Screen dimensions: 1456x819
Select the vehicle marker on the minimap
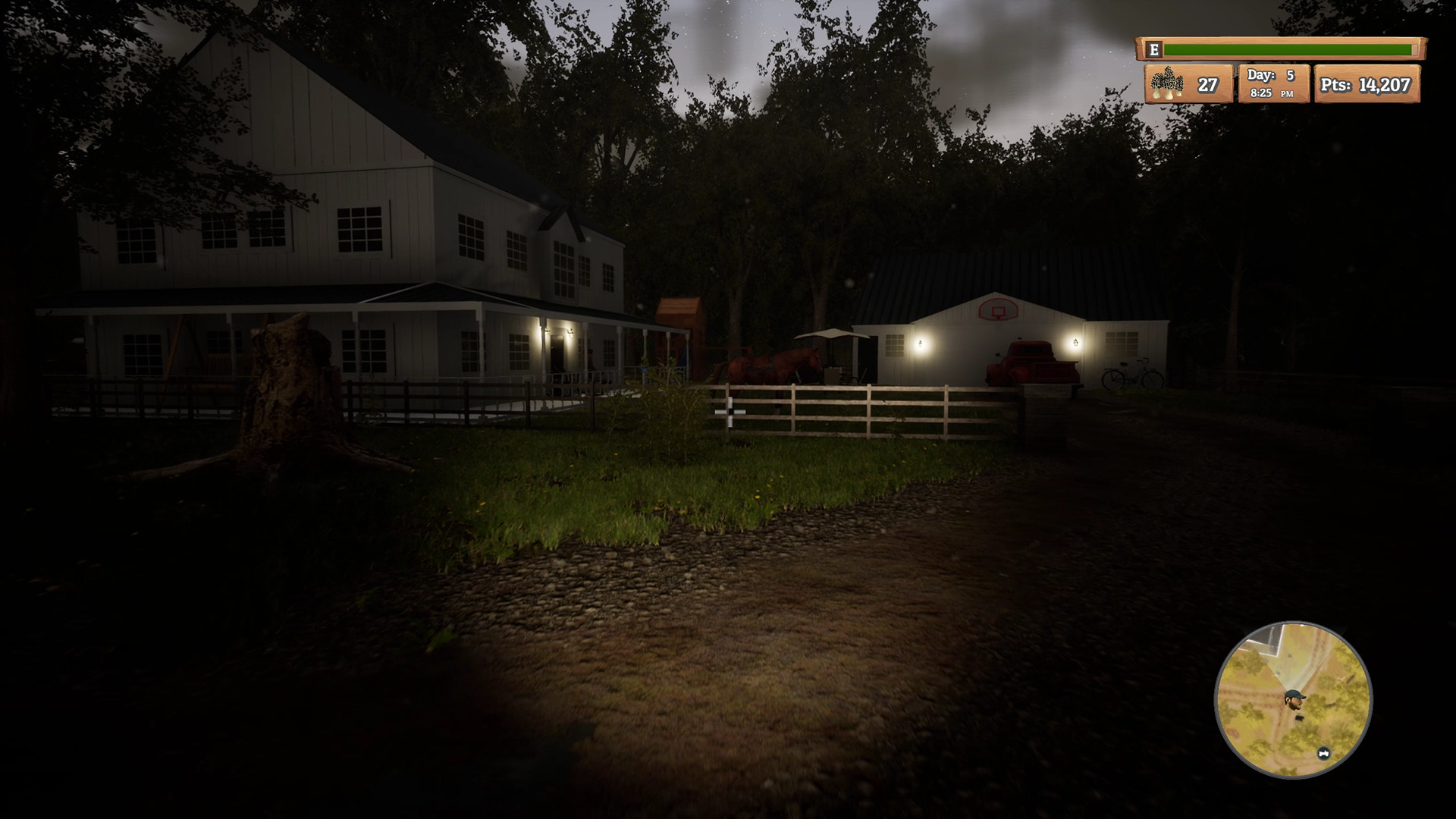1323,753
